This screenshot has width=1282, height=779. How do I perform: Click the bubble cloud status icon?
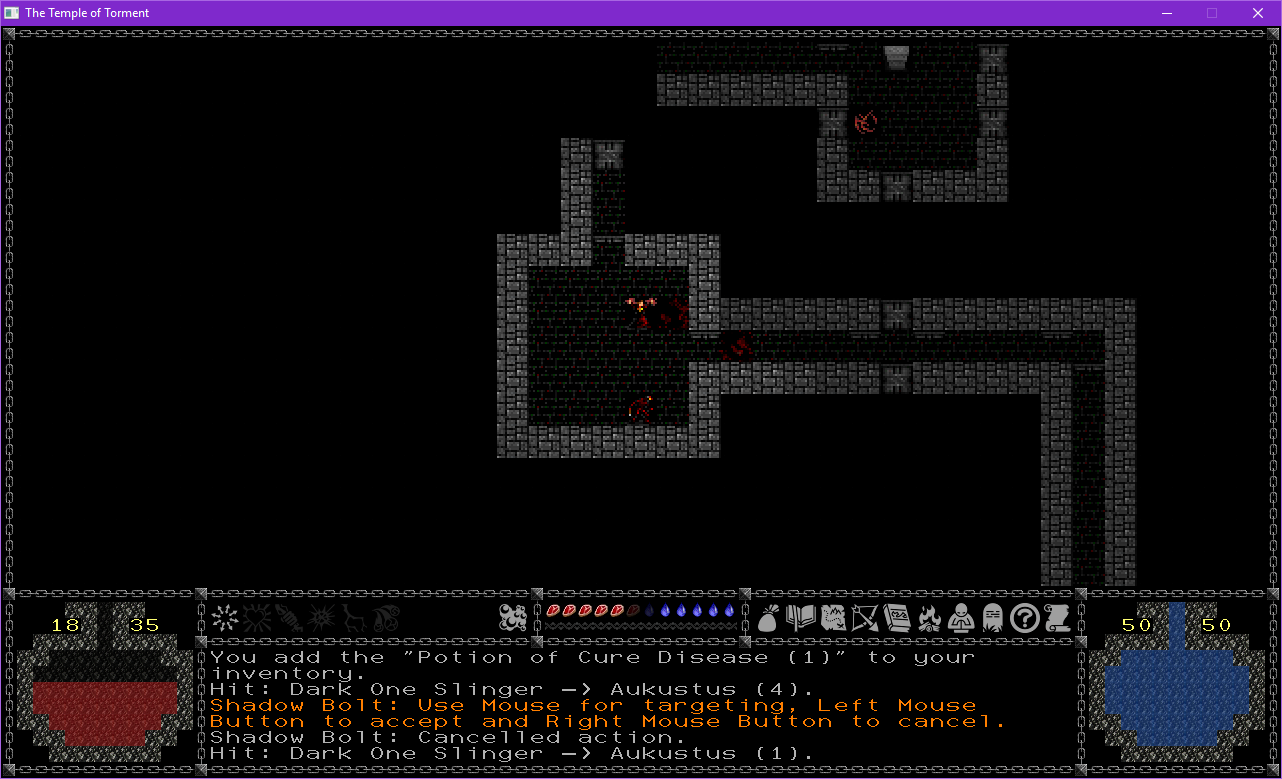click(513, 618)
